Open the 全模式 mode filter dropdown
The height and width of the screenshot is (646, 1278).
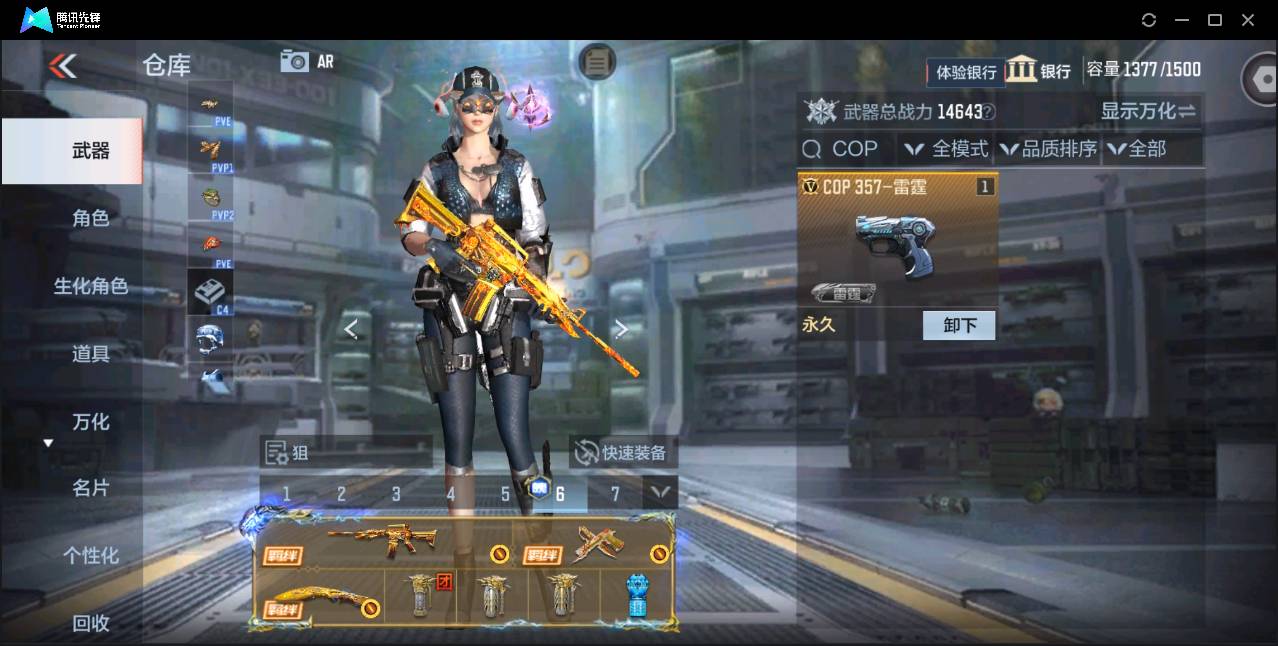[946, 149]
